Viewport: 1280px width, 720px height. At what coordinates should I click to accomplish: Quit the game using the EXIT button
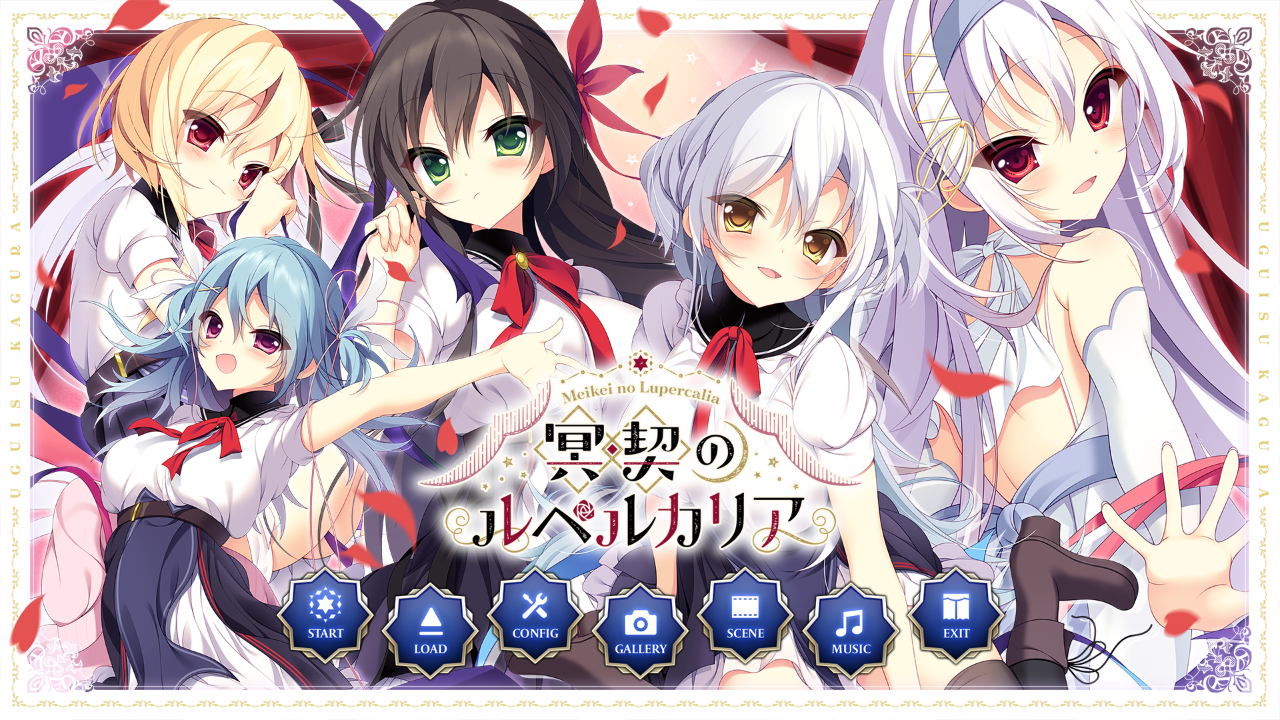(x=955, y=618)
